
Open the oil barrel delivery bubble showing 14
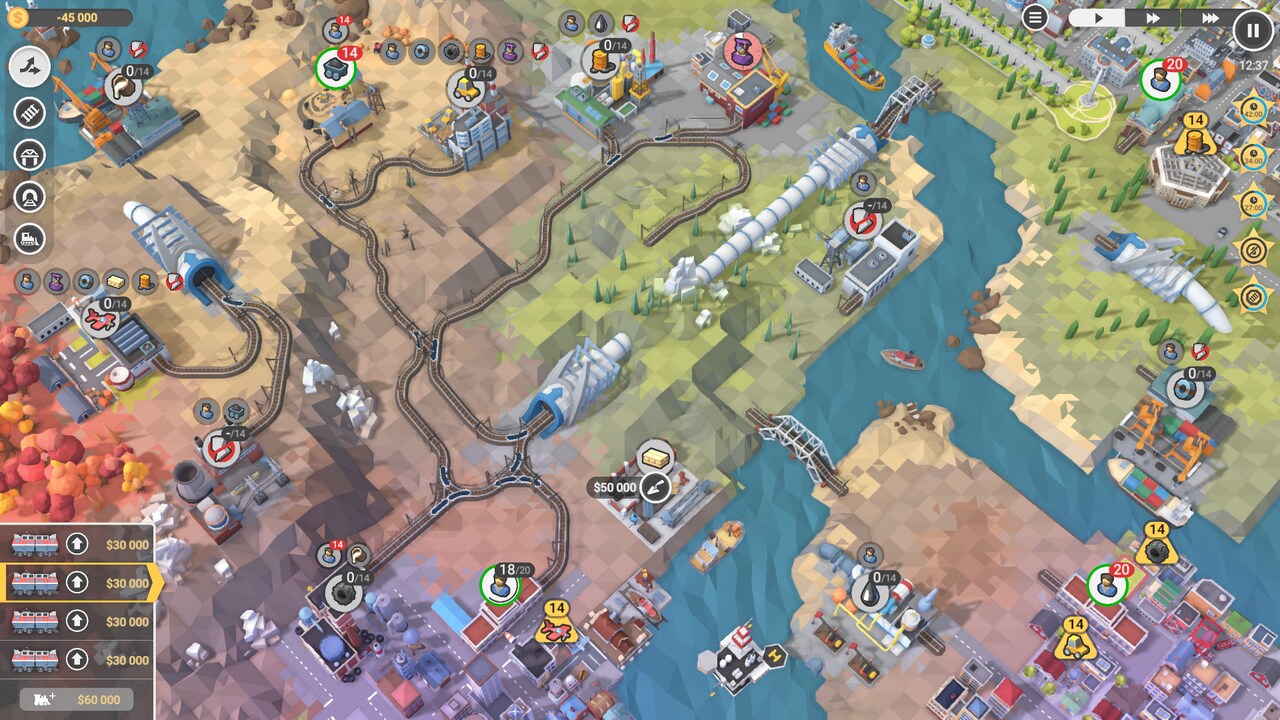point(1194,139)
